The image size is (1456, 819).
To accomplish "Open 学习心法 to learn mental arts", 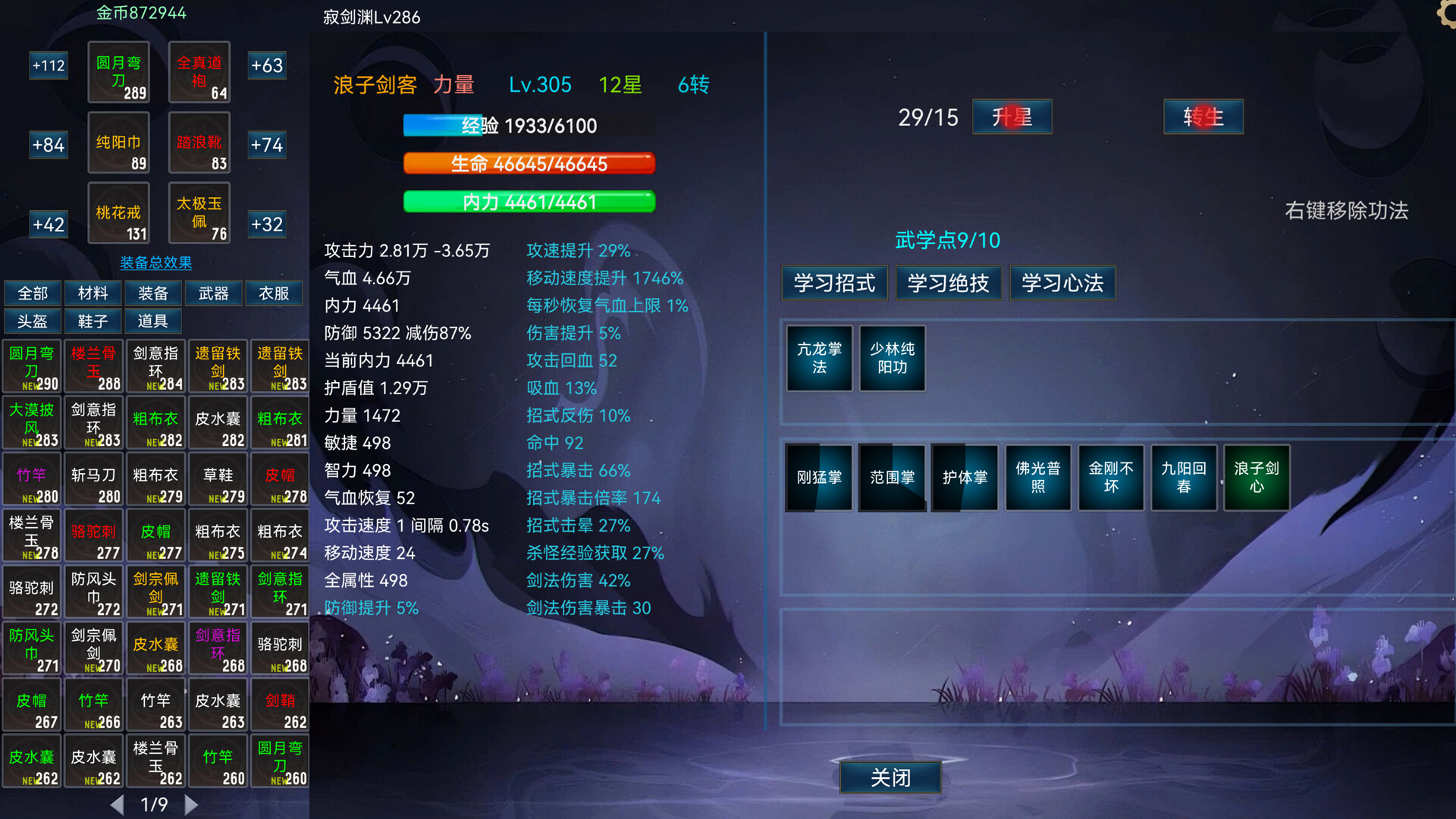I will [1062, 283].
